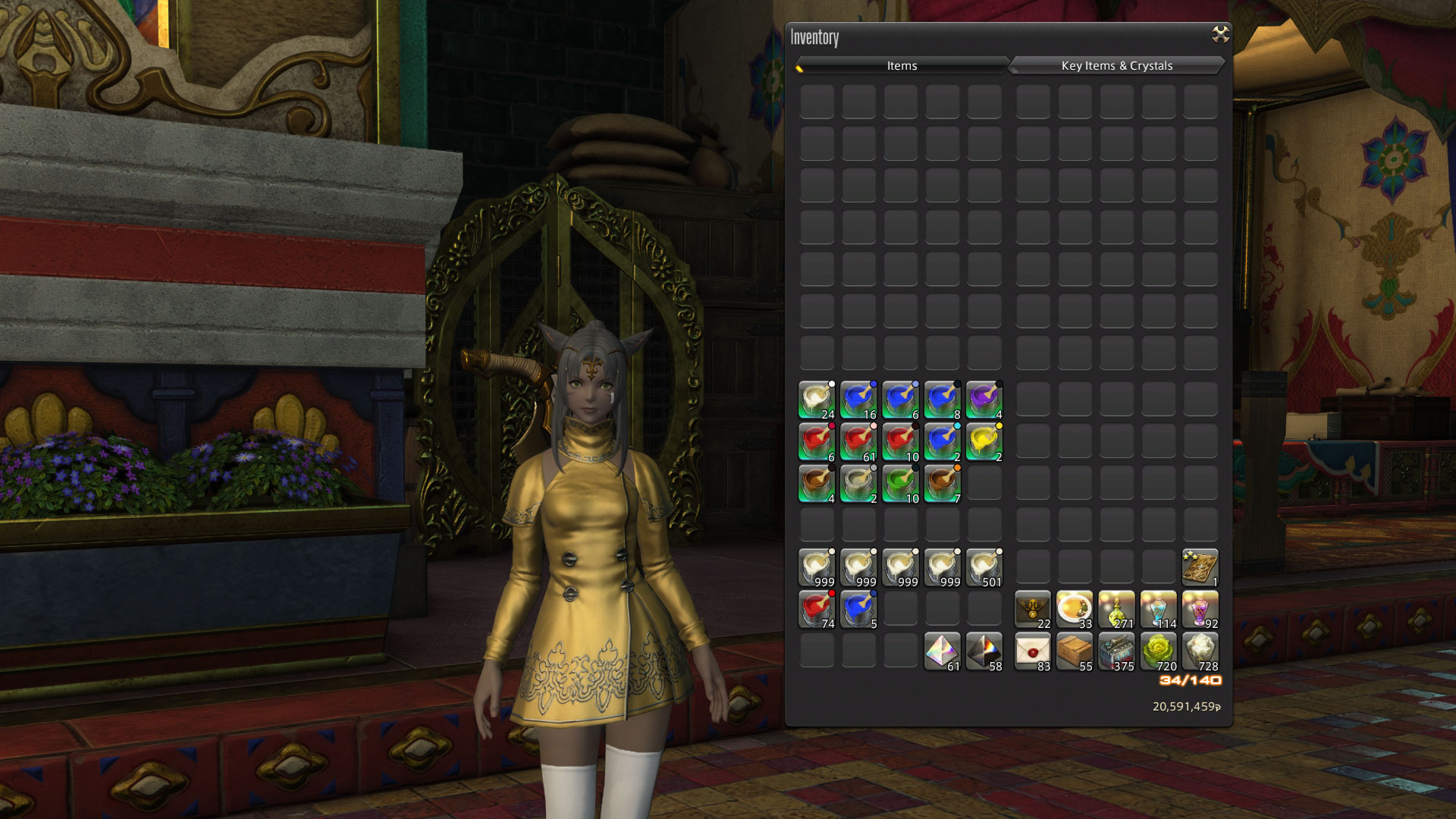Screen dimensions: 1456x819
Task: Select the wooden materiel crate stack of 55
Action: tap(1075, 651)
